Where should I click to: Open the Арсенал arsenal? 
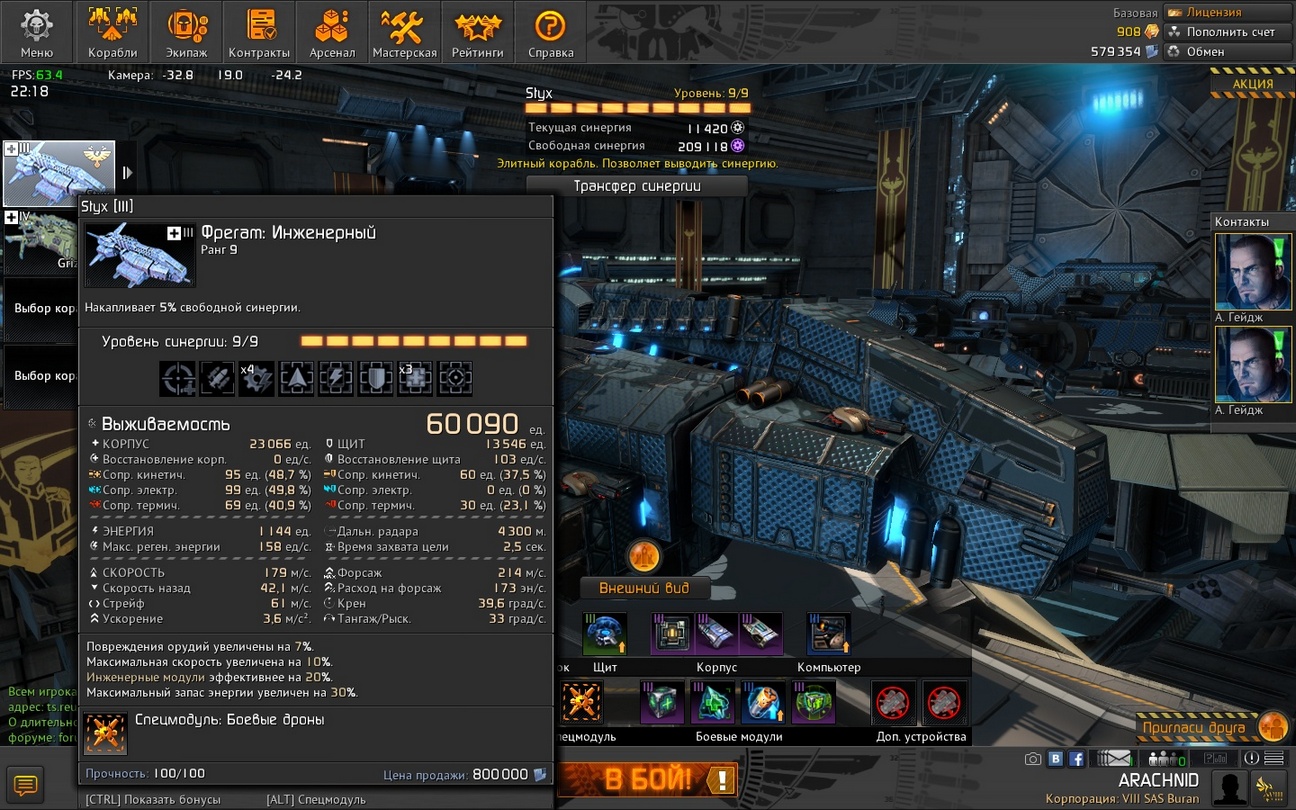(332, 32)
